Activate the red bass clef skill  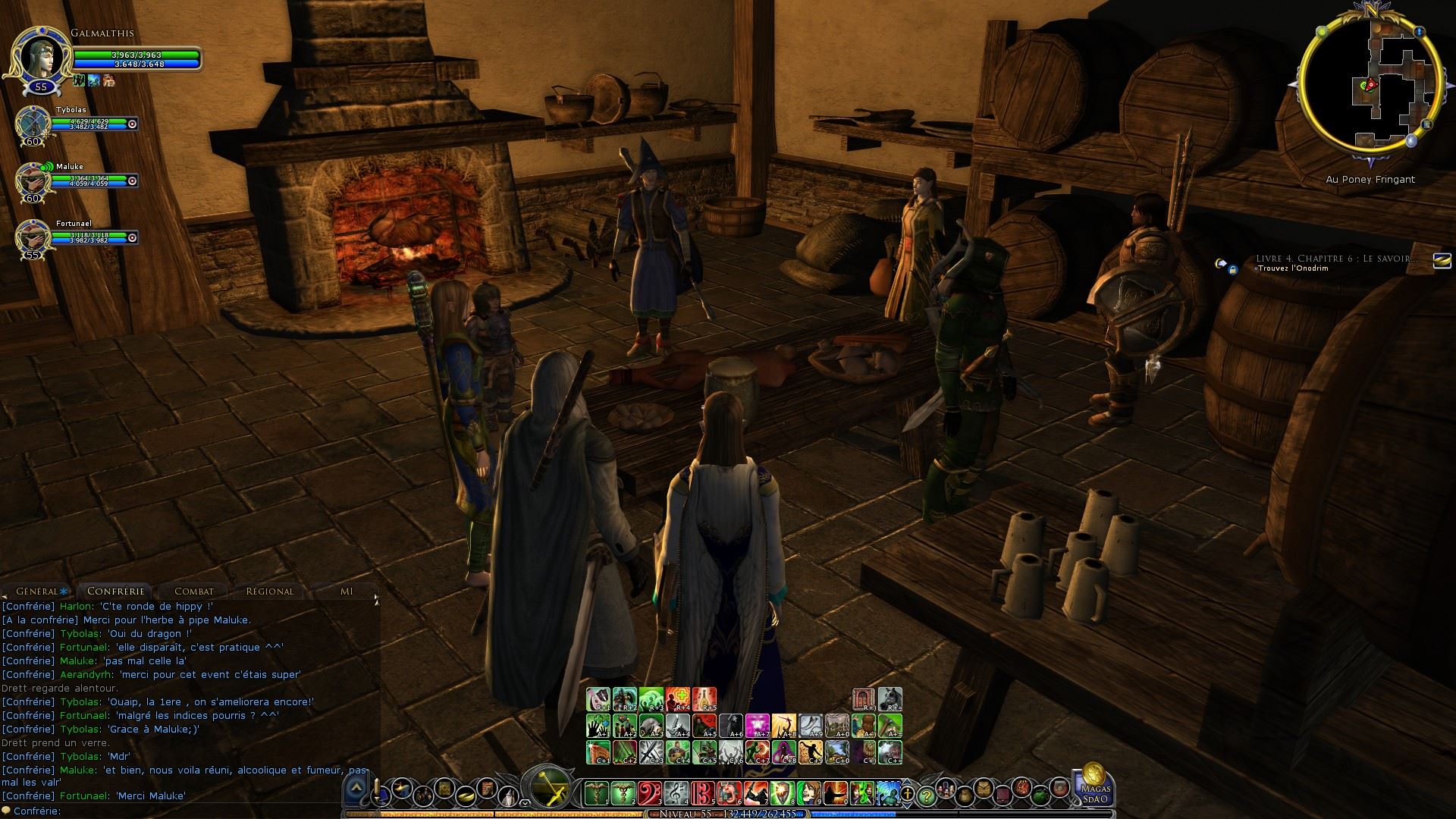click(650, 793)
